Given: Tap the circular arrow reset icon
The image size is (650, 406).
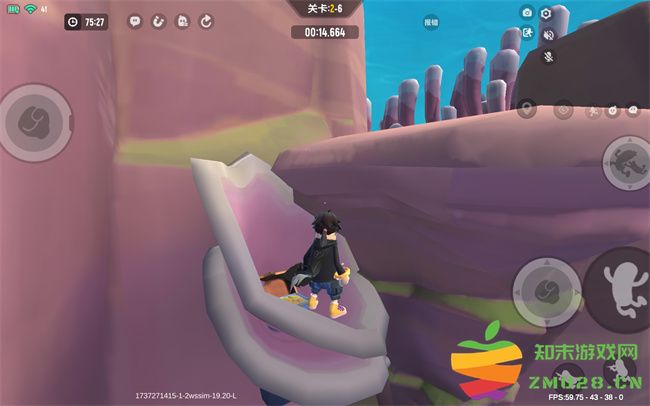Looking at the screenshot, I should pyautogui.click(x=206, y=21).
